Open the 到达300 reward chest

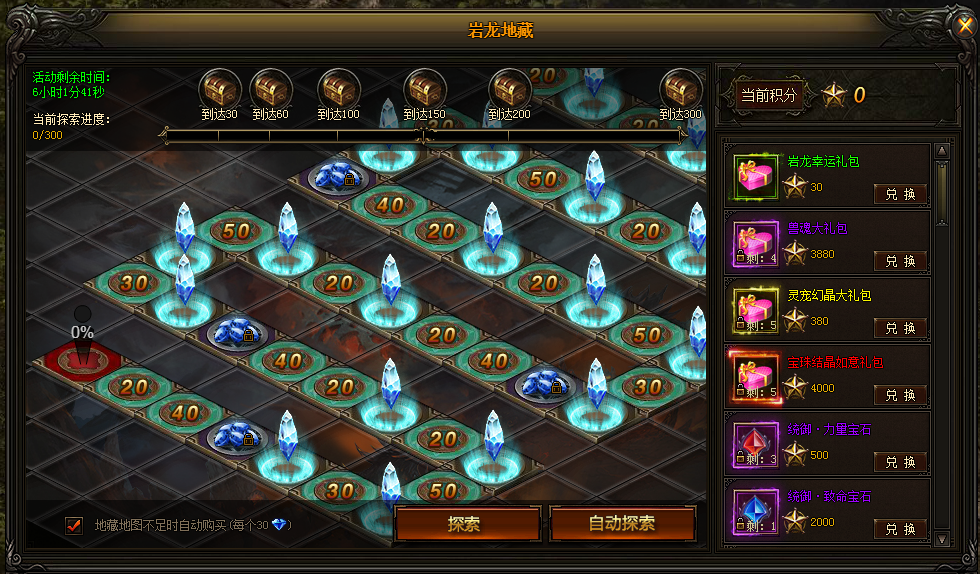click(x=680, y=89)
